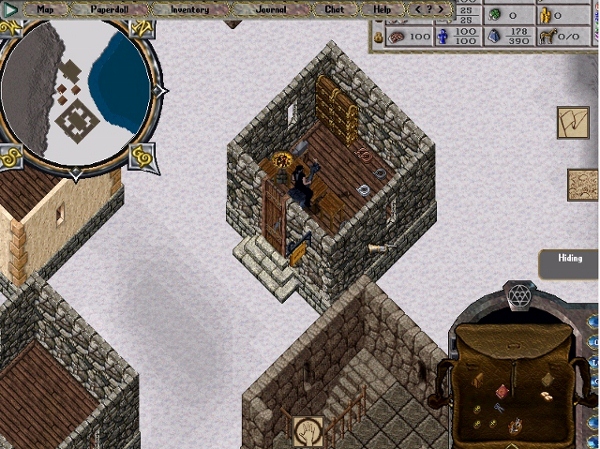600x449 pixels.
Task: Activate the Hiding skill button
Action: click(x=570, y=263)
